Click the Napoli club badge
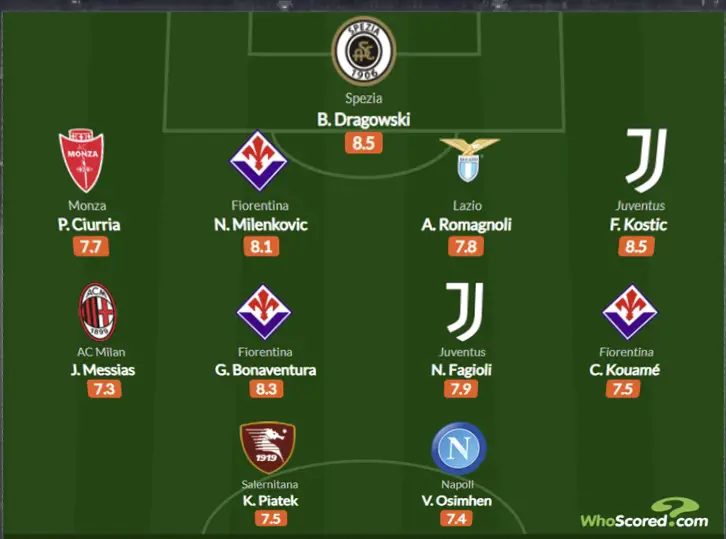Image resolution: width=726 pixels, height=539 pixels. [458, 449]
